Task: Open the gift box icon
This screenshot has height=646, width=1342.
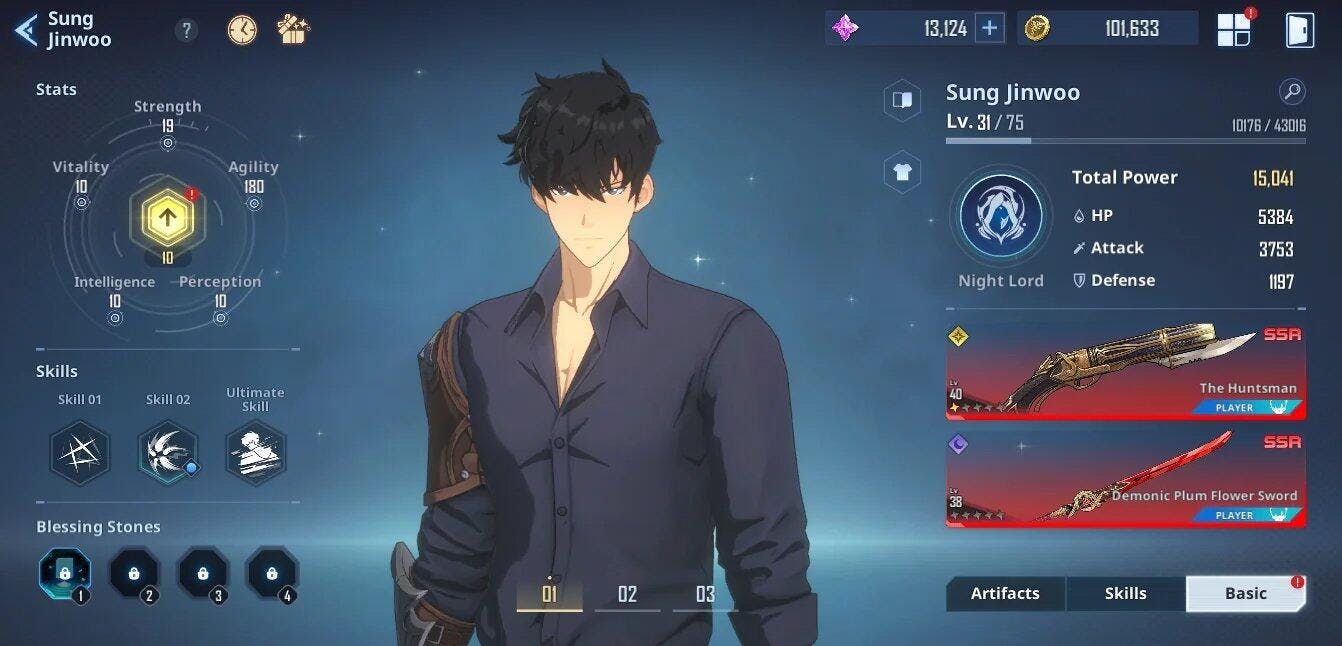Action: click(294, 29)
